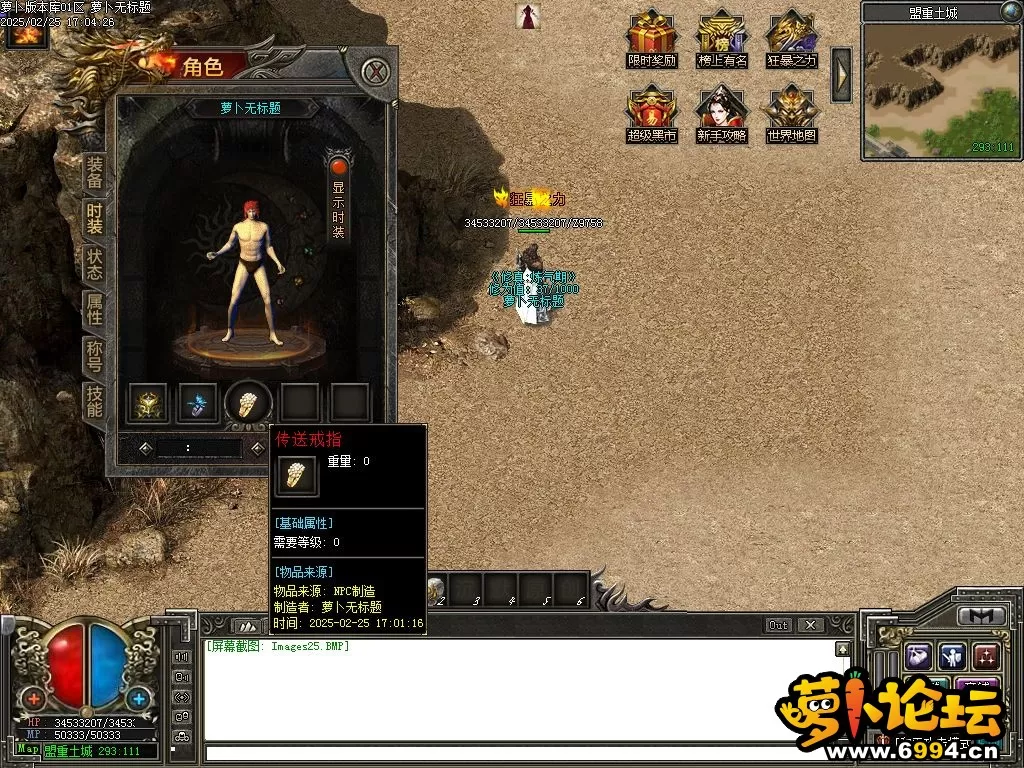Open the 超级黑市 black market

652,115
